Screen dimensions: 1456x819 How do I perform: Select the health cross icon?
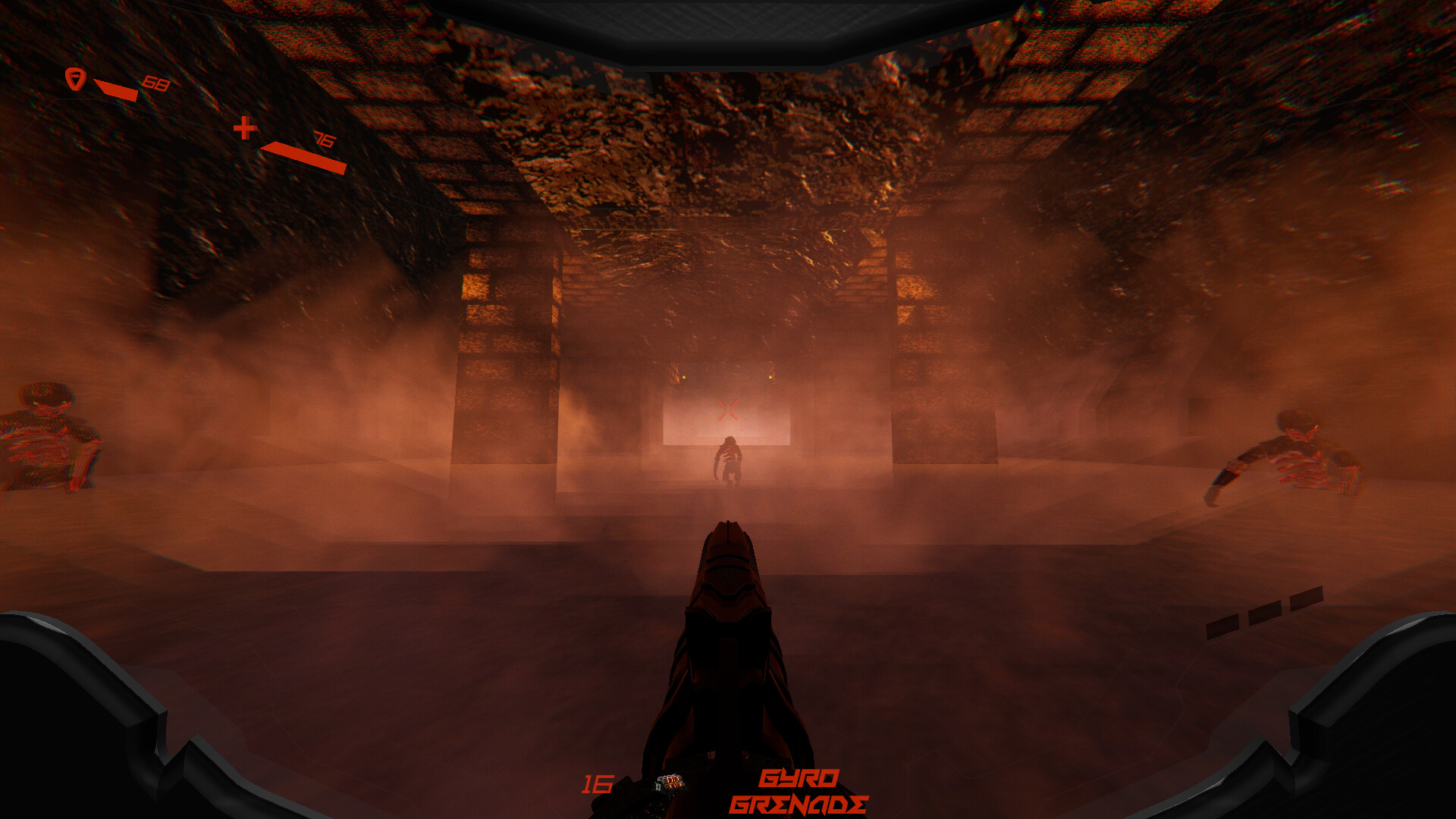tap(244, 129)
